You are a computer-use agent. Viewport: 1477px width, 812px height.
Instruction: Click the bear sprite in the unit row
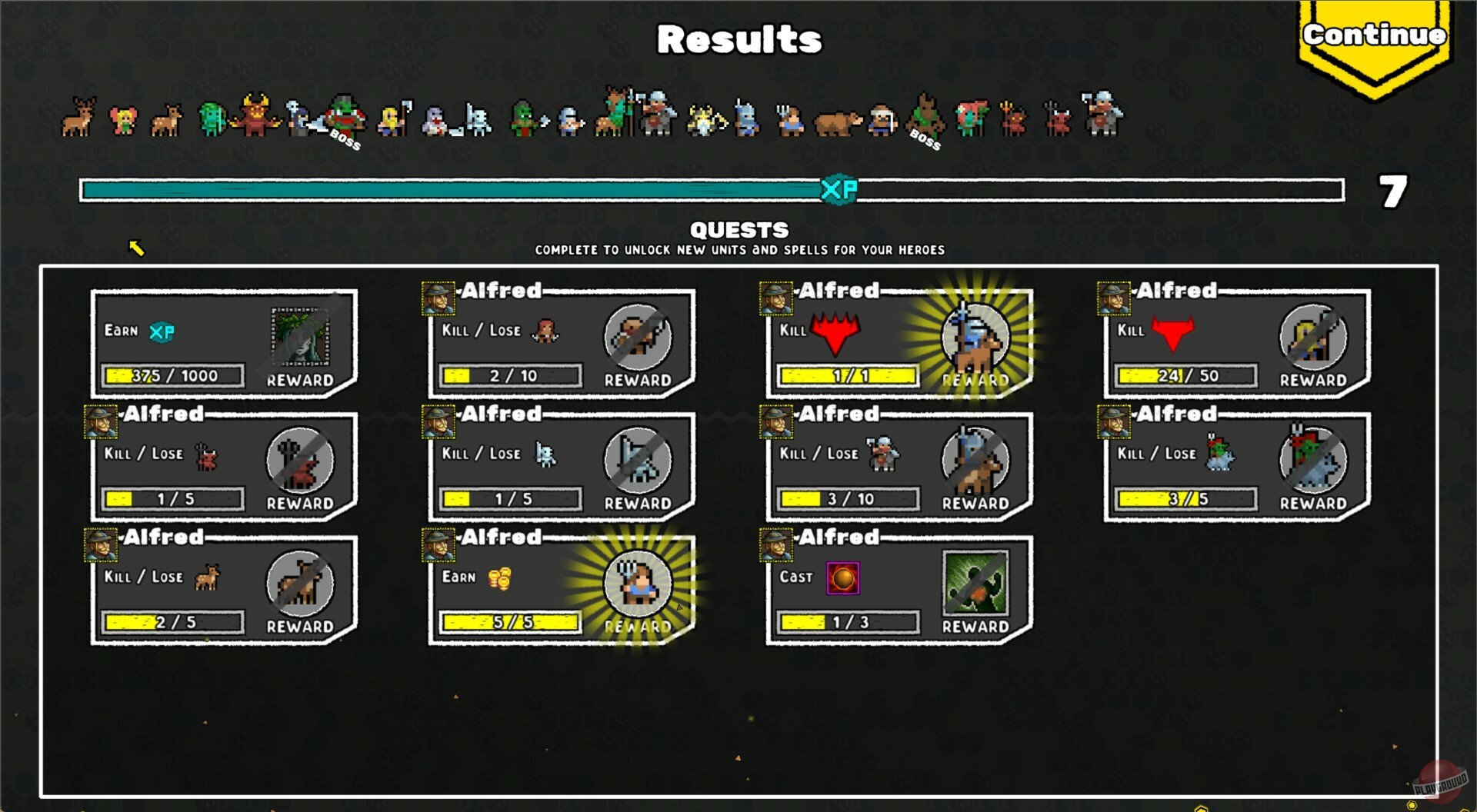point(833,121)
